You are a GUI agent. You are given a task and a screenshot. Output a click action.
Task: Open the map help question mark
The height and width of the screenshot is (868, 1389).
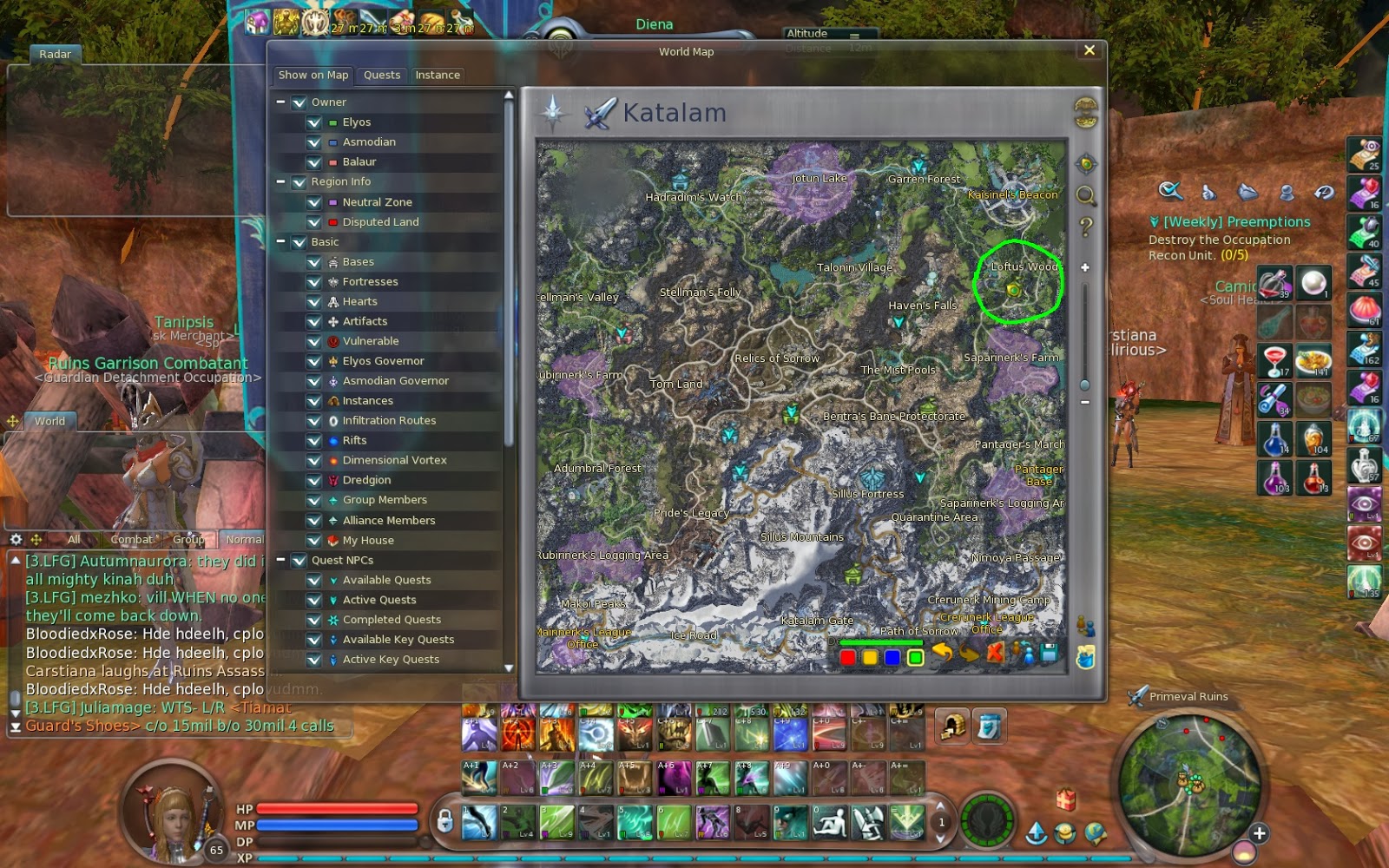[1085, 224]
